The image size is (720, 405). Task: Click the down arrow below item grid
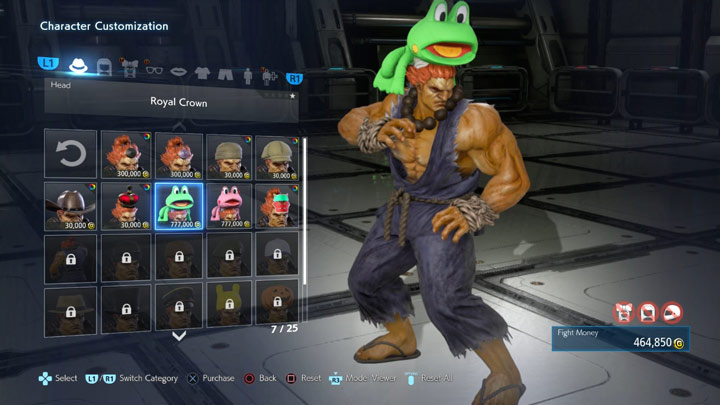(x=179, y=336)
